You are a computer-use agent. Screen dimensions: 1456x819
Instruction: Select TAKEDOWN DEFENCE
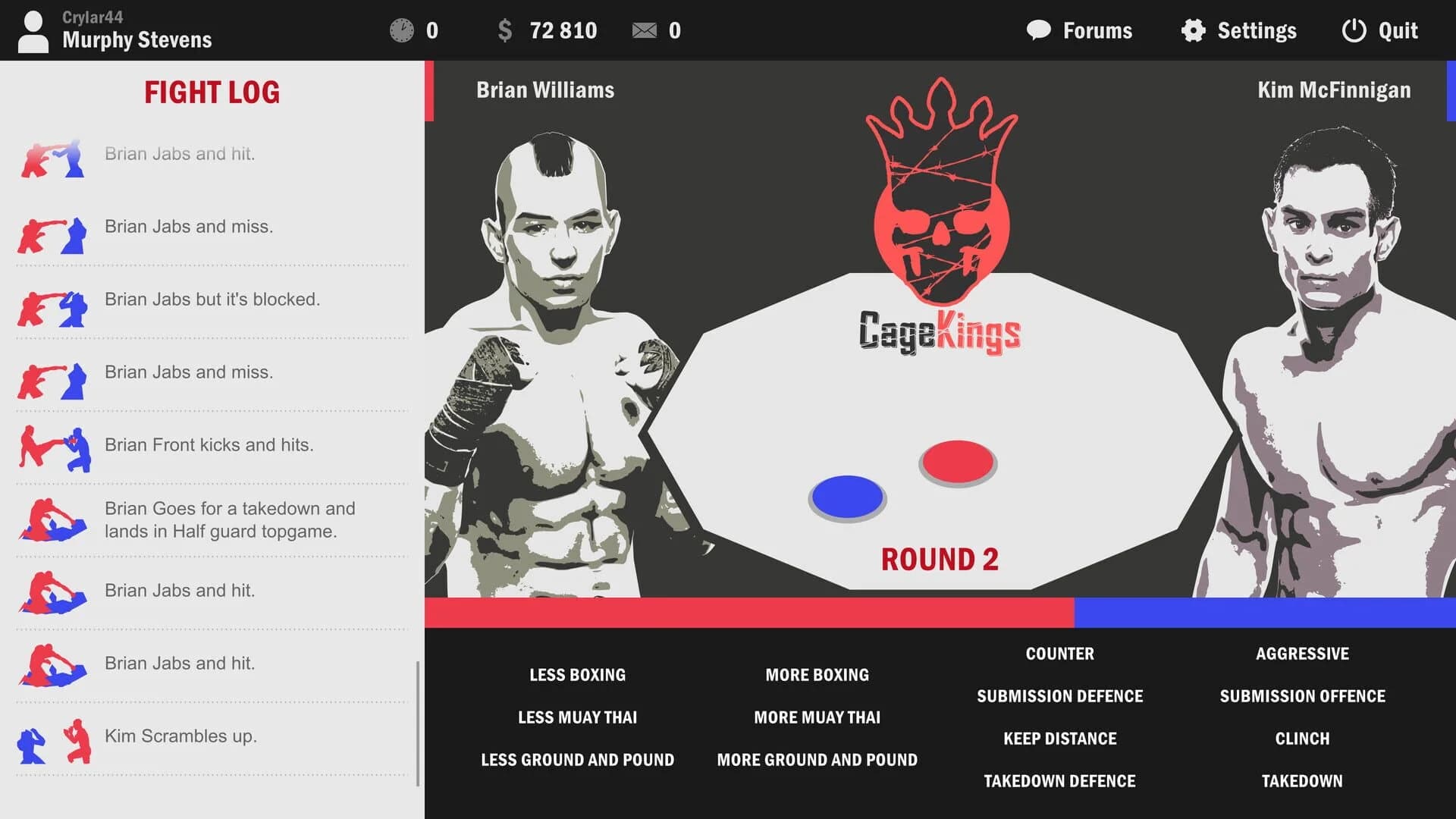coord(1059,780)
